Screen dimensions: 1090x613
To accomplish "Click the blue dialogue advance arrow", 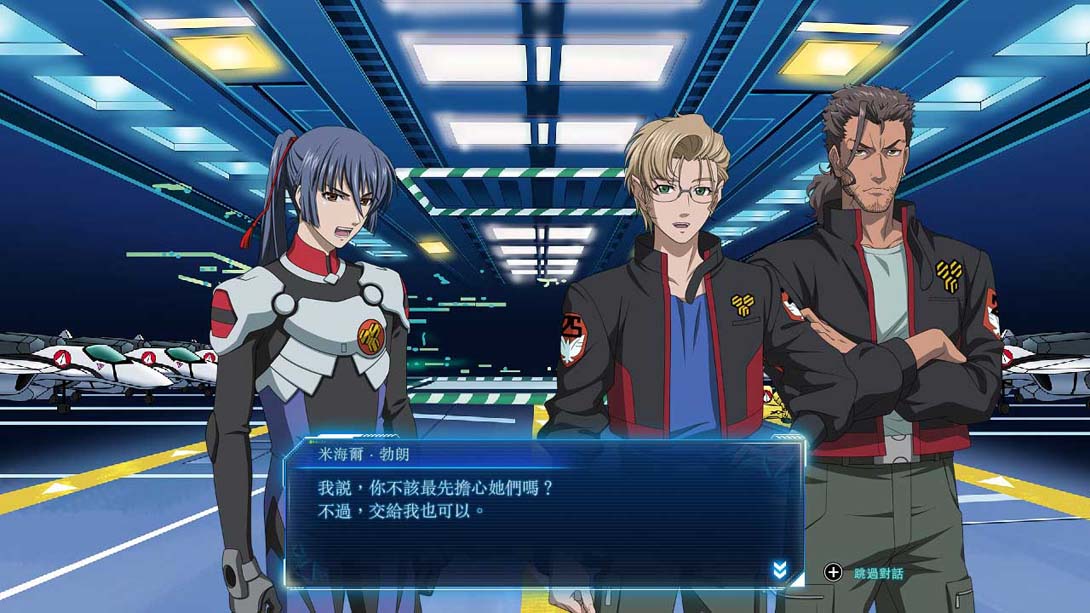I will coord(780,570).
